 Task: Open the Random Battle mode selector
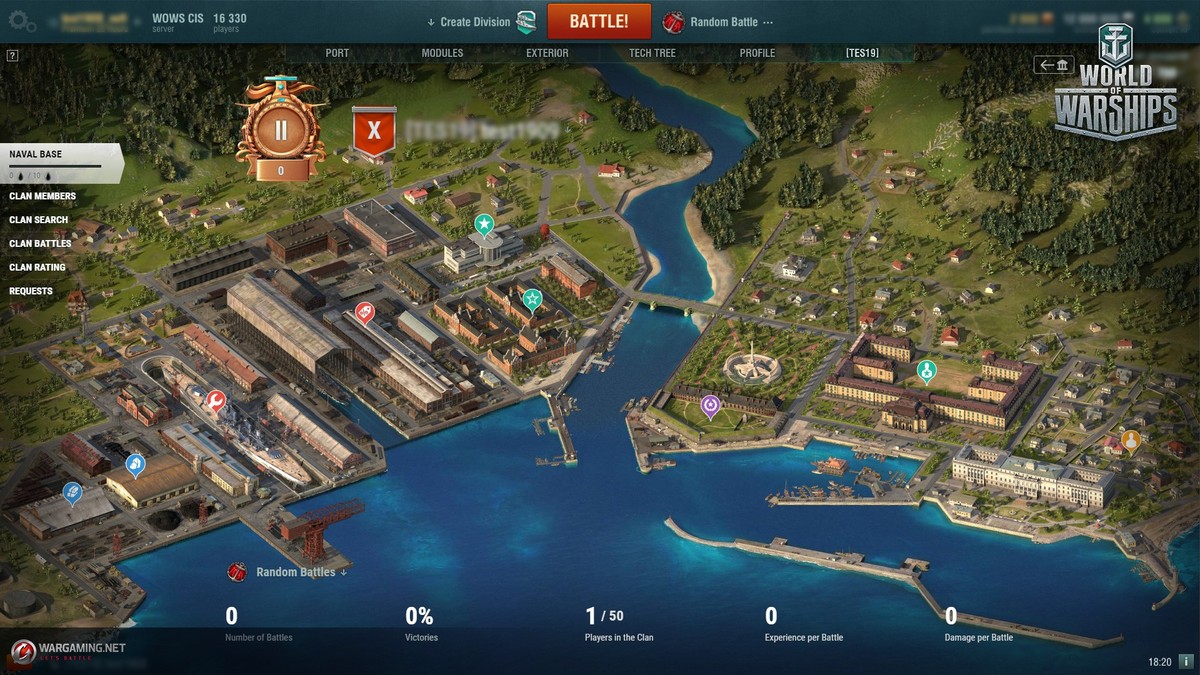point(723,22)
